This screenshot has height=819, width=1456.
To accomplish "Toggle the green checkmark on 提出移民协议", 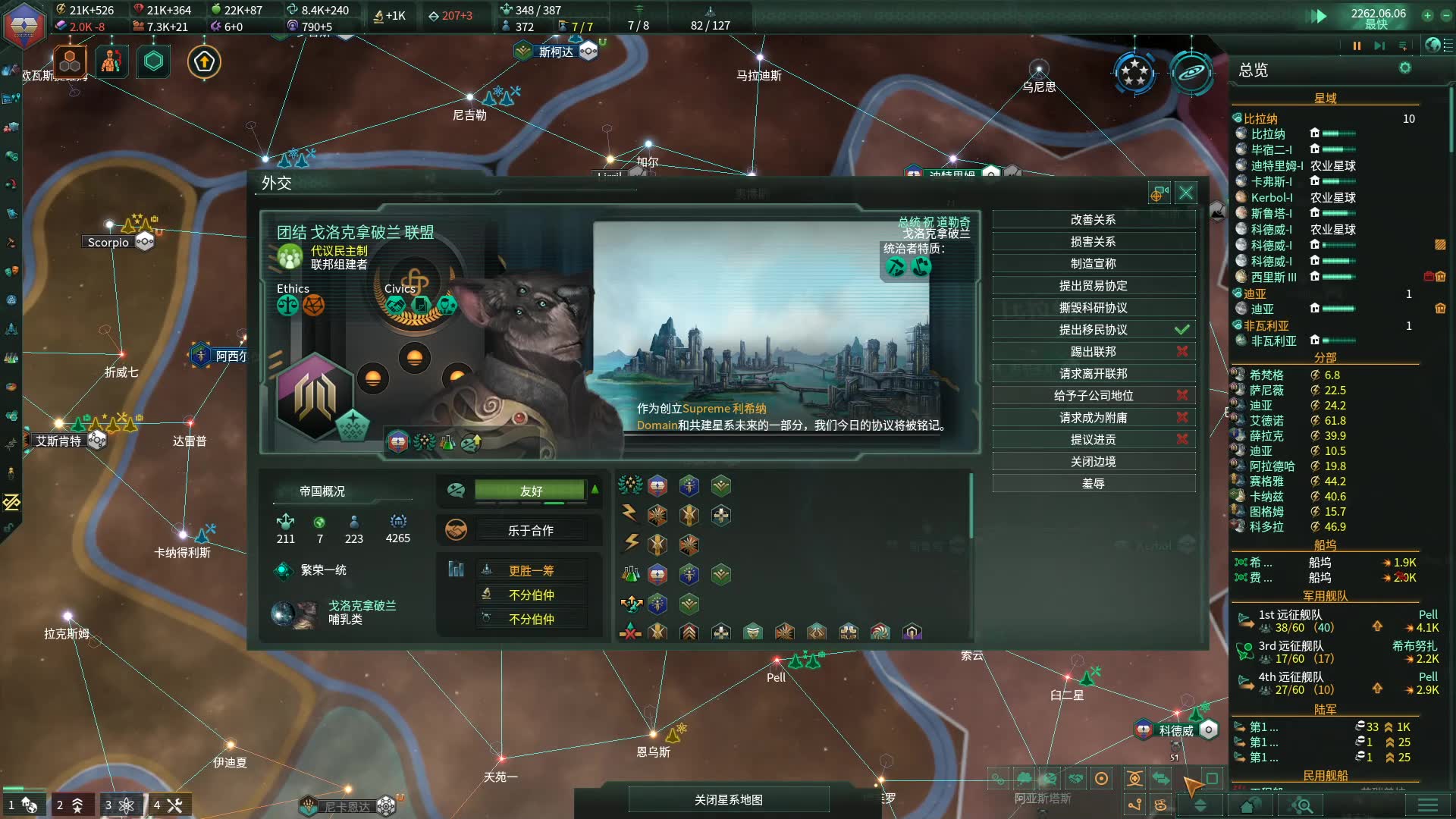I will [x=1181, y=329].
